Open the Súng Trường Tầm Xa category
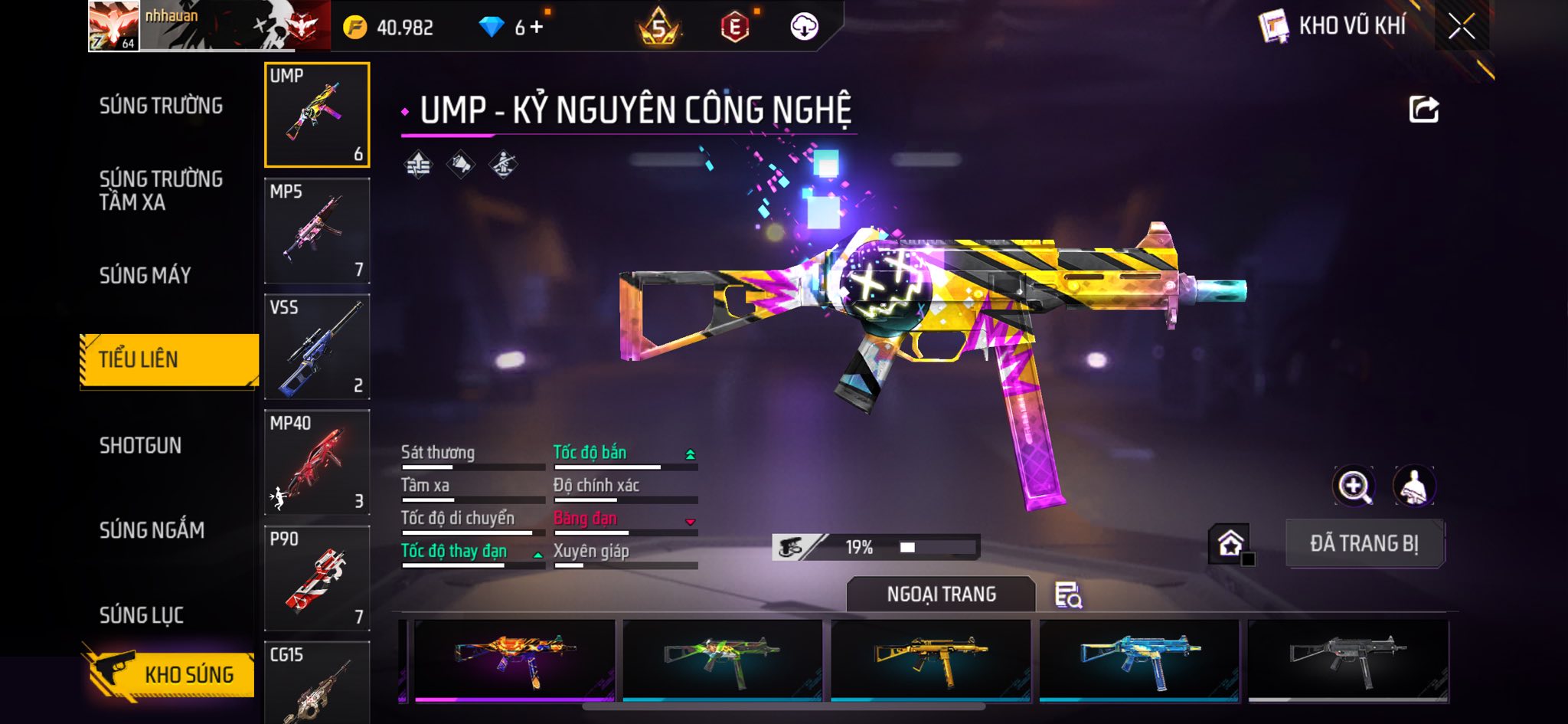The image size is (1568, 724). (161, 190)
